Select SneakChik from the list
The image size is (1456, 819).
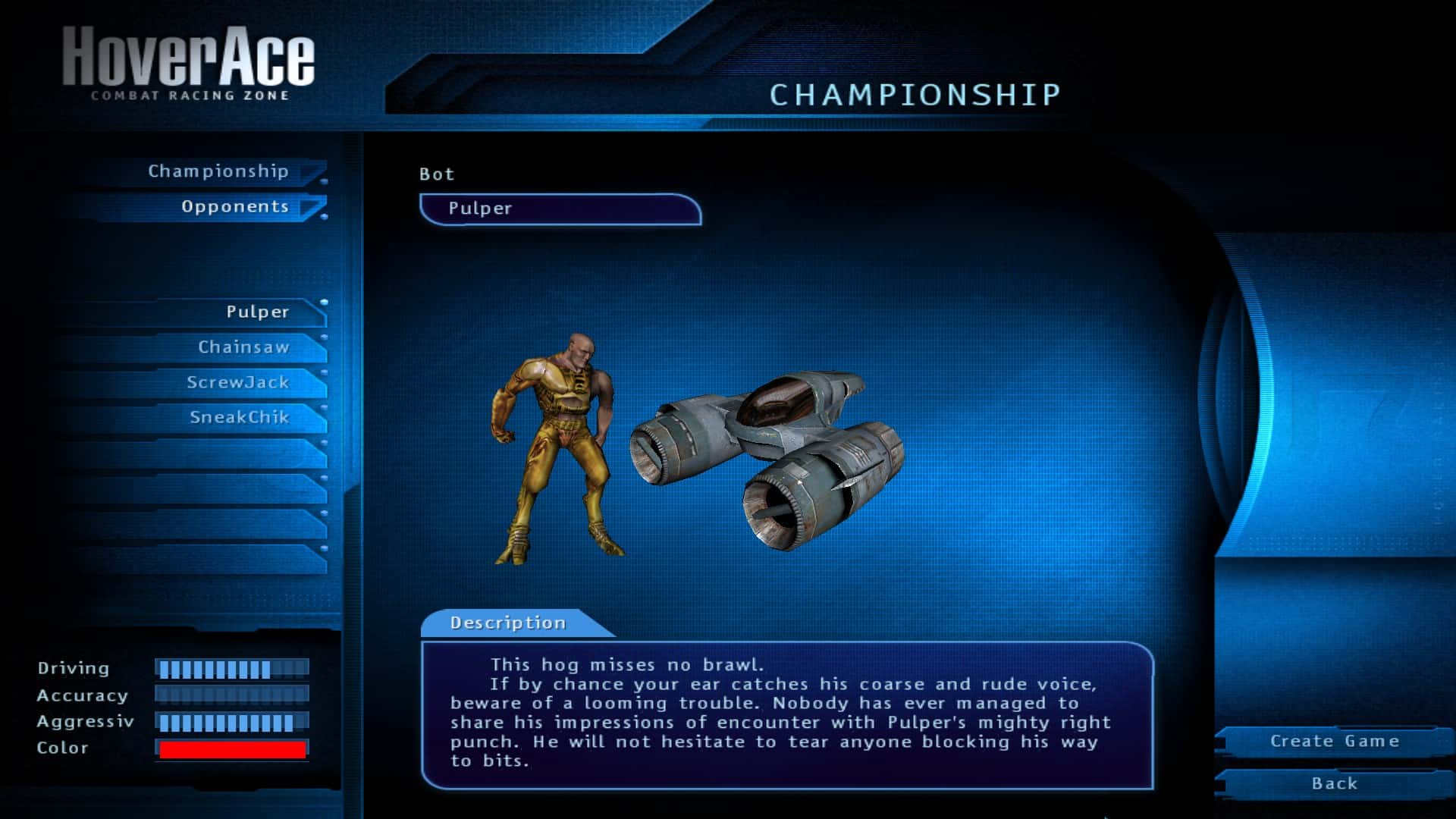239,417
